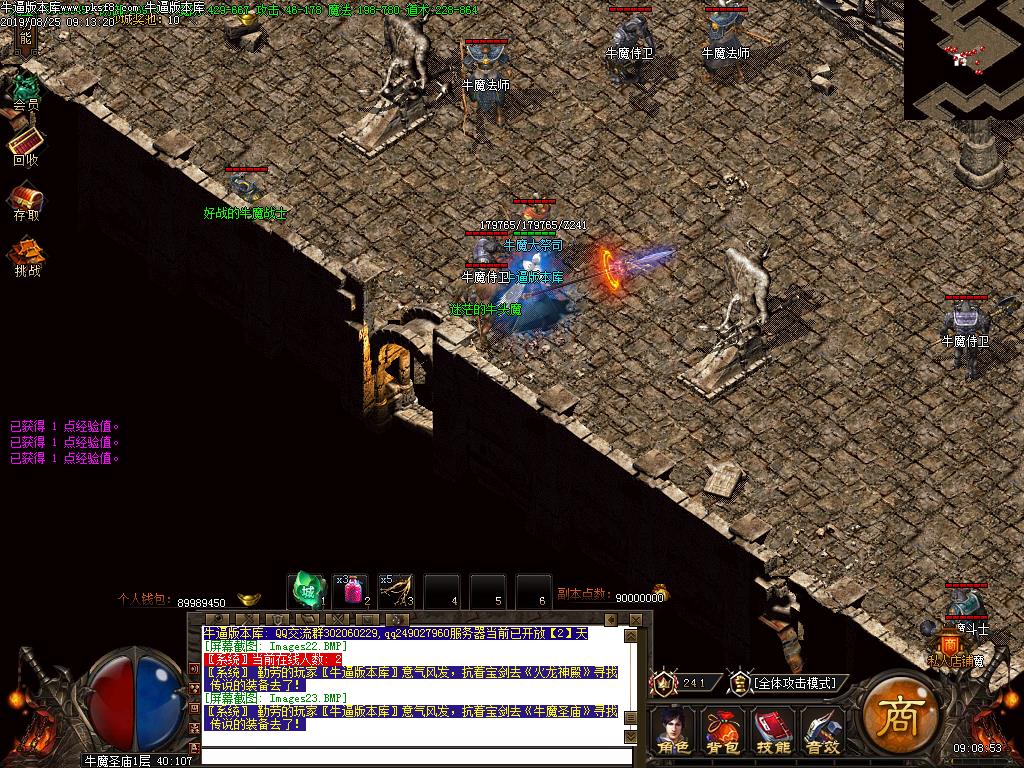Select the scroll item in slot 3

395,590
